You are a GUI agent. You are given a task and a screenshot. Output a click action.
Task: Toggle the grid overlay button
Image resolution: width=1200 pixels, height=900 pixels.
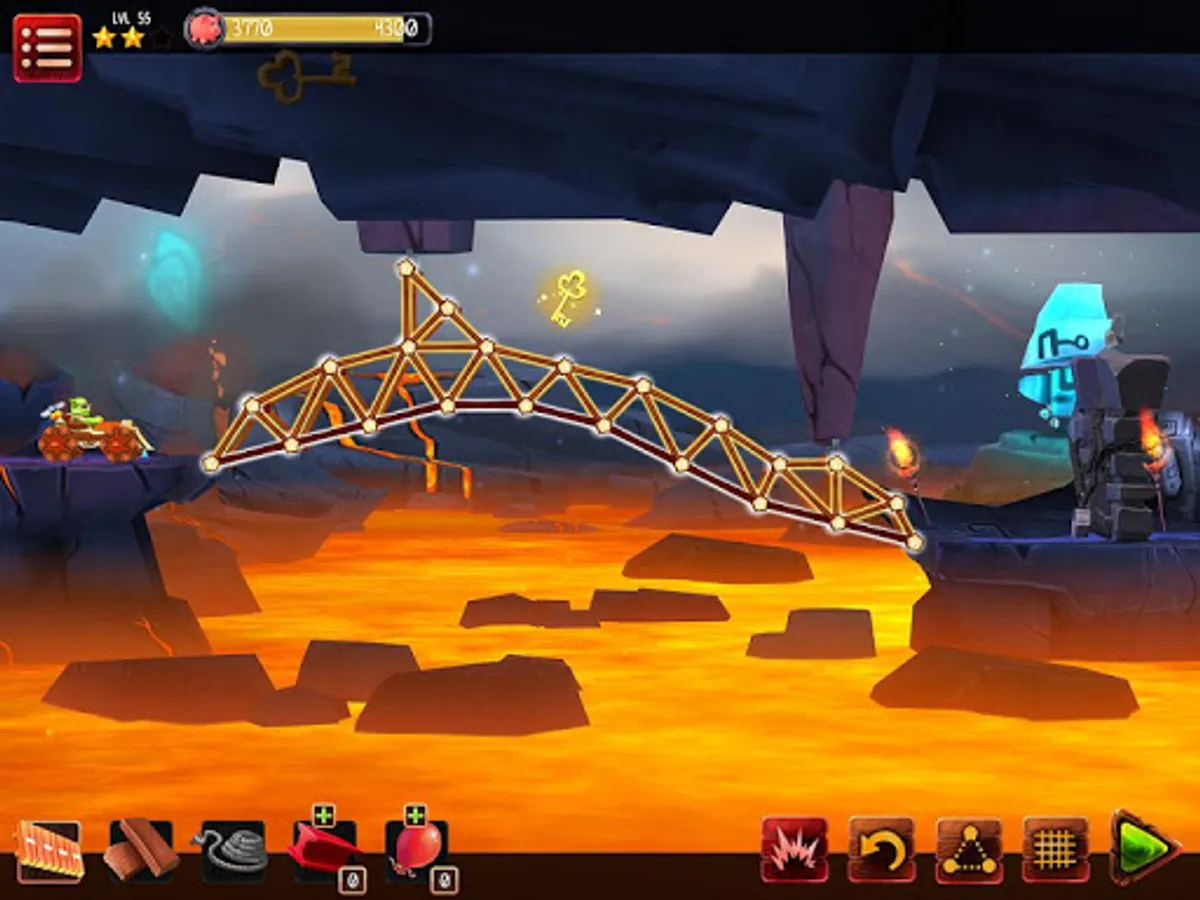pos(1056,850)
